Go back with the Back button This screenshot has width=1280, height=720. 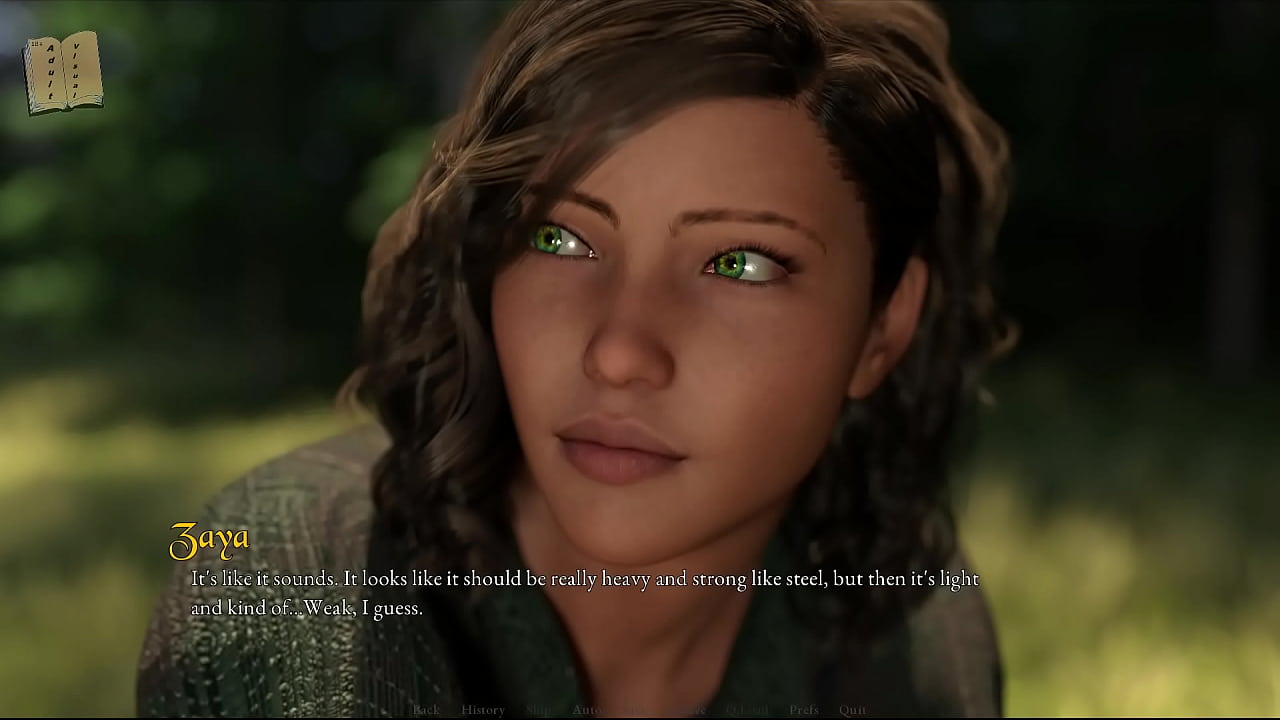[426, 710]
